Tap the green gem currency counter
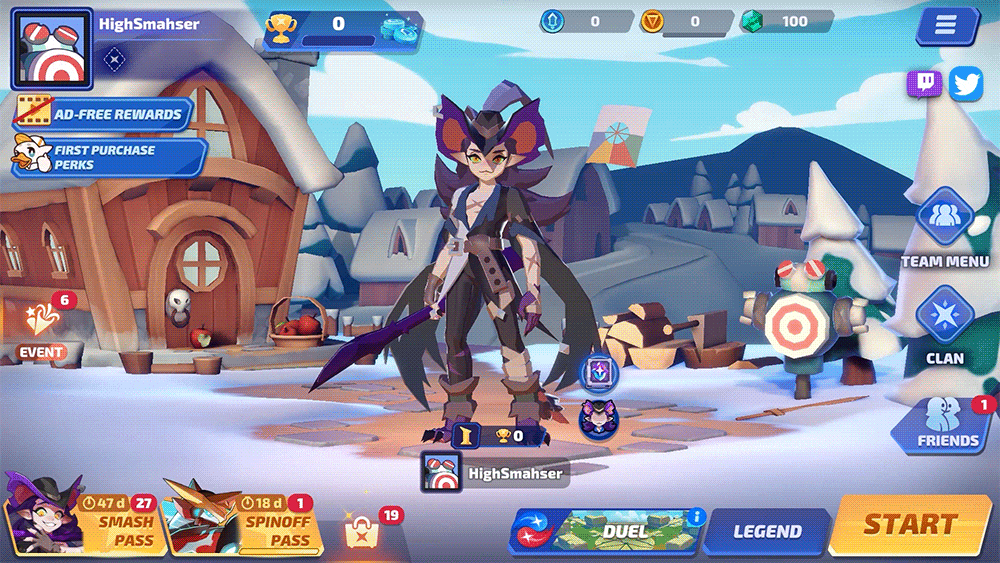The width and height of the screenshot is (1000, 563). (786, 21)
